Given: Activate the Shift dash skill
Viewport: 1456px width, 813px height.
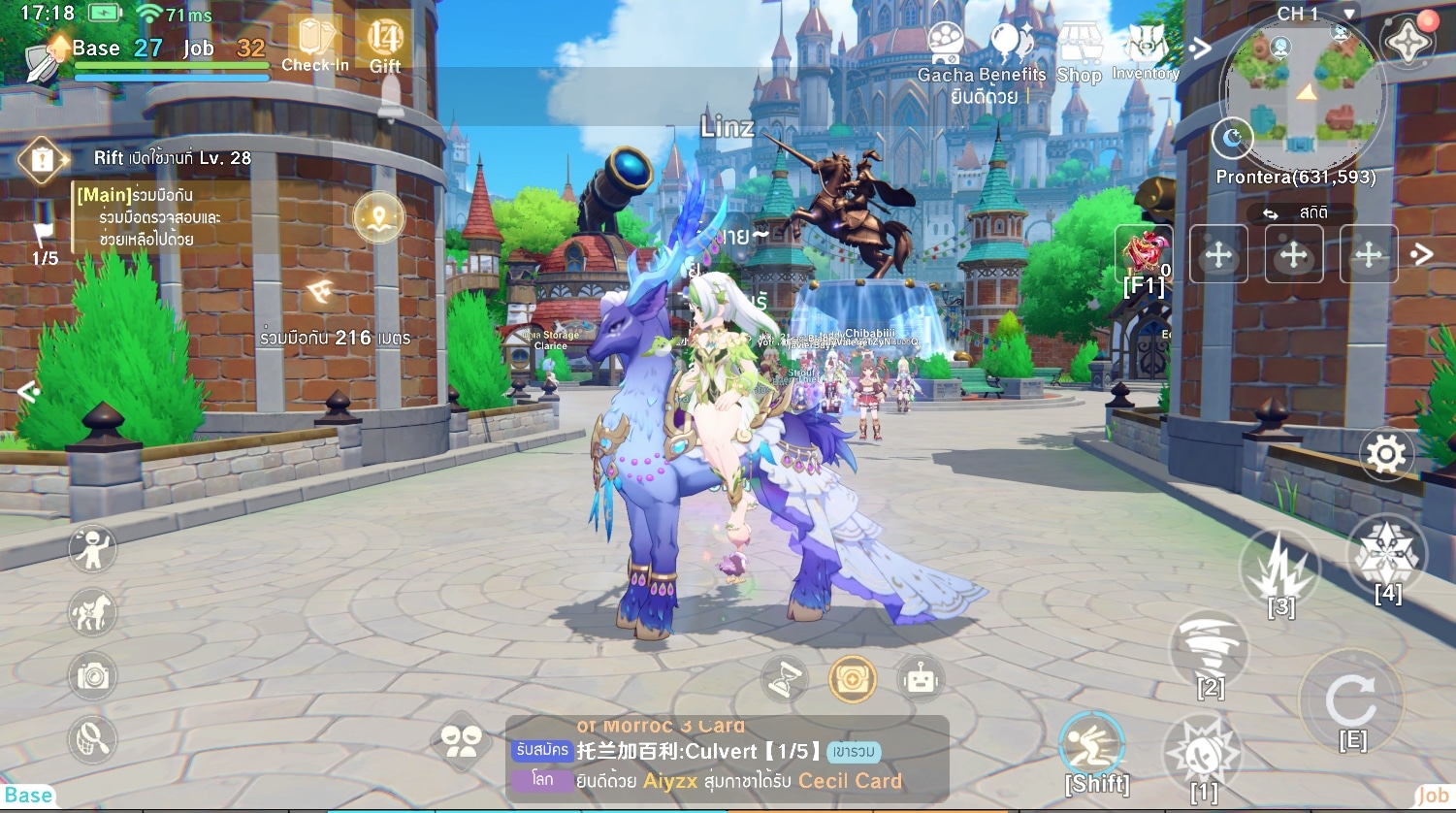Looking at the screenshot, I should pos(1092,747).
